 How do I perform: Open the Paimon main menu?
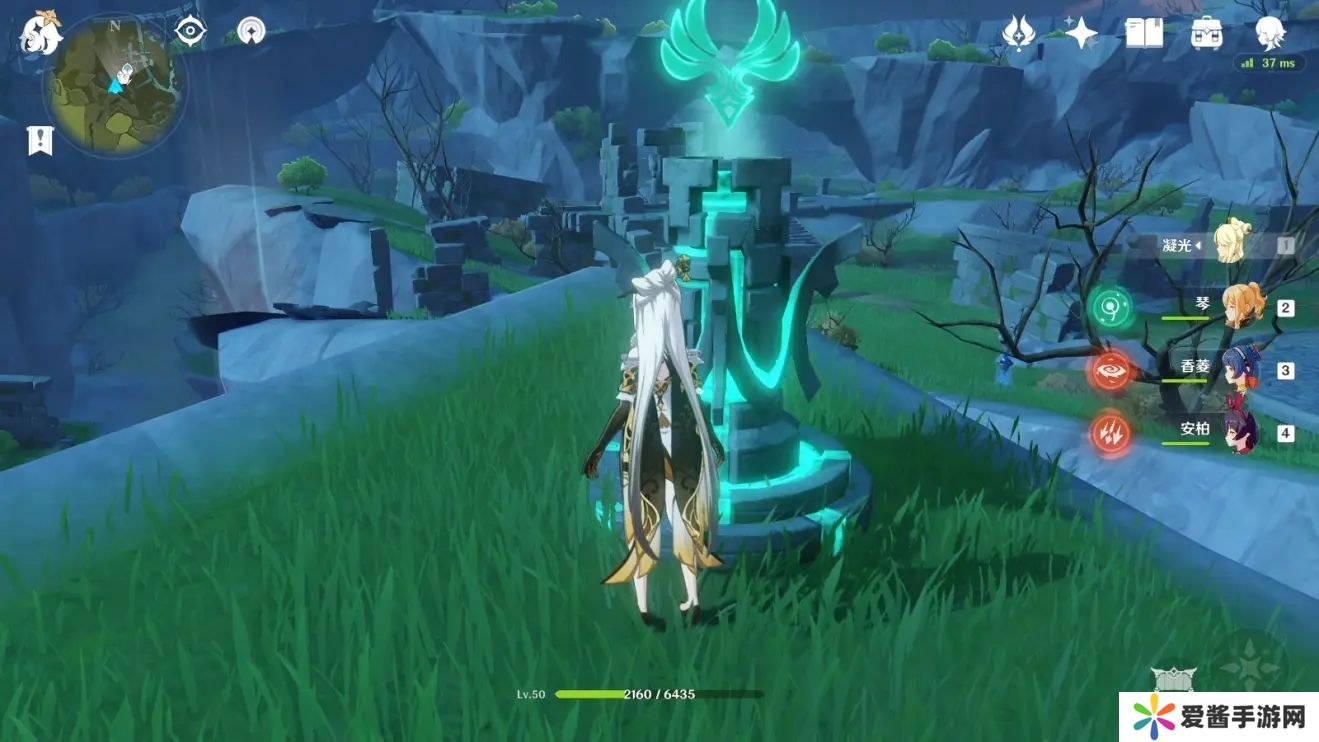coord(40,34)
